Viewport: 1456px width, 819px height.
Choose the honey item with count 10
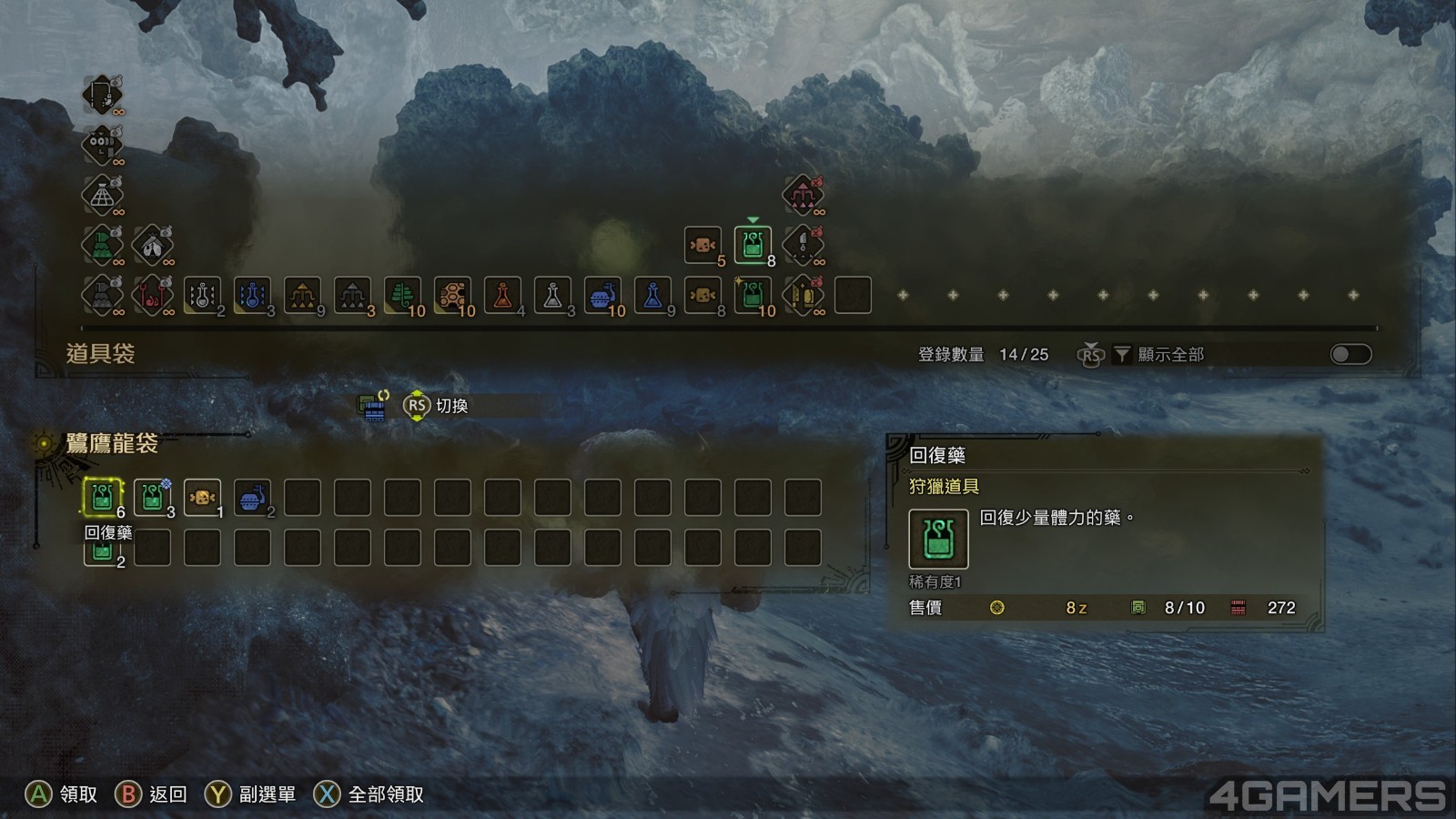tap(452, 295)
